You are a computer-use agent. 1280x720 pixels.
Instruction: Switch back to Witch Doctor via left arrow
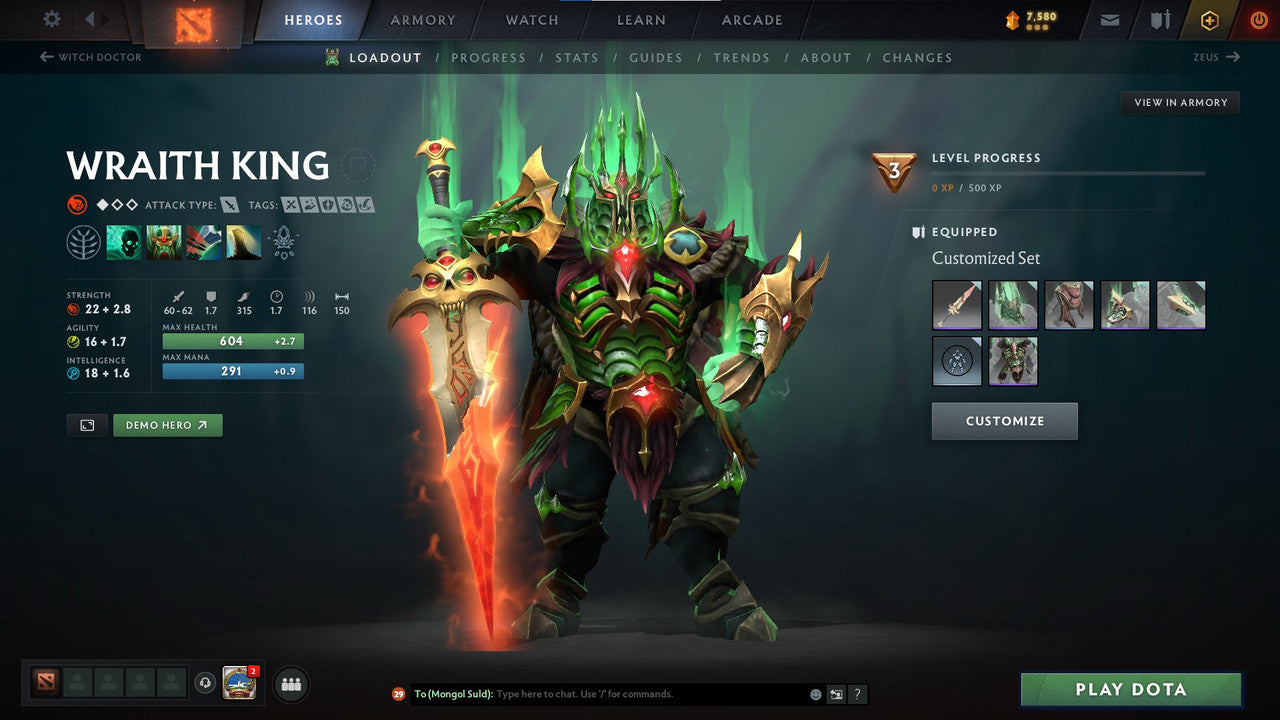tap(46, 57)
